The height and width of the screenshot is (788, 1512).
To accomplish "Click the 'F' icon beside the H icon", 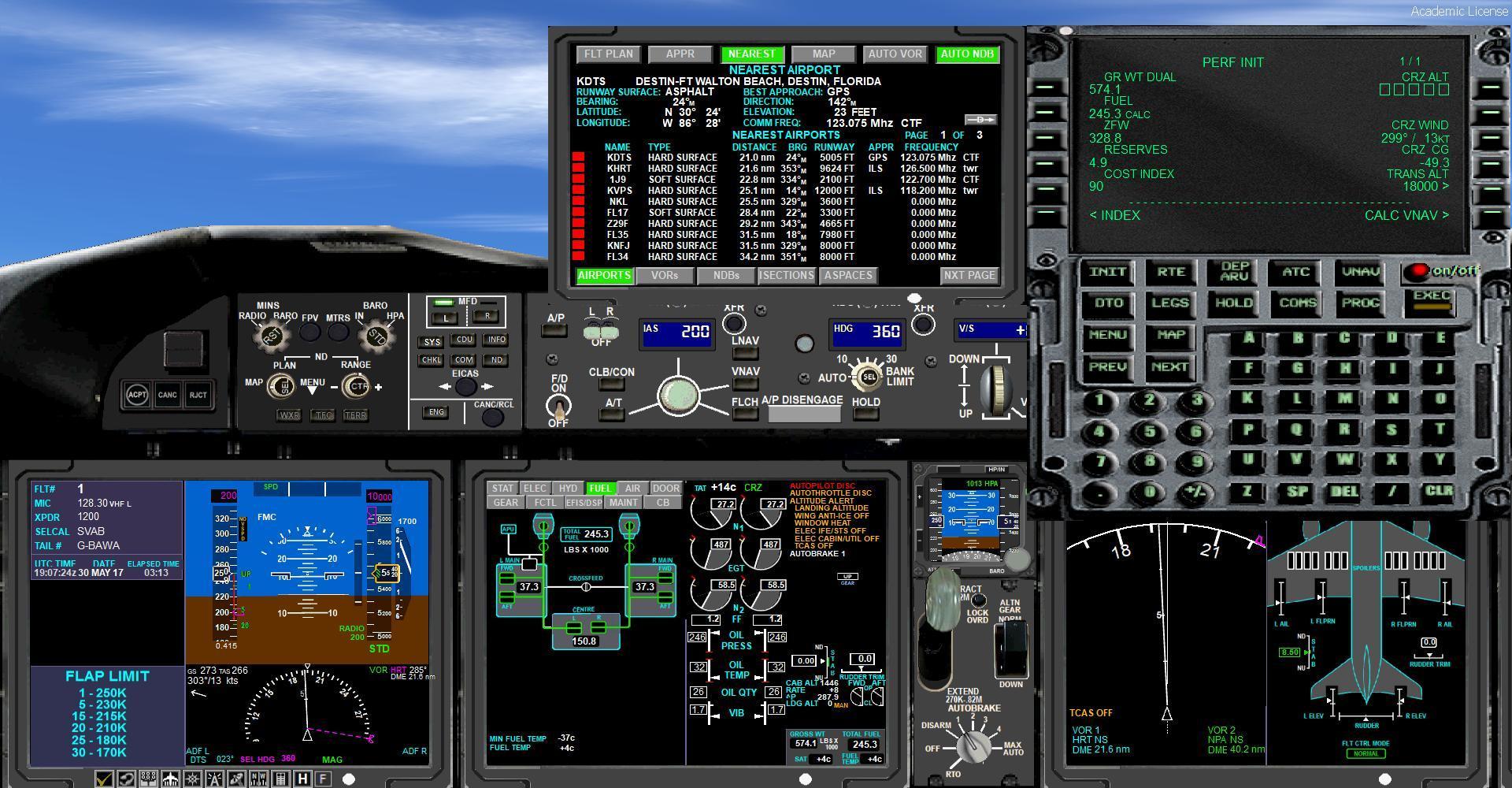I will point(323,779).
